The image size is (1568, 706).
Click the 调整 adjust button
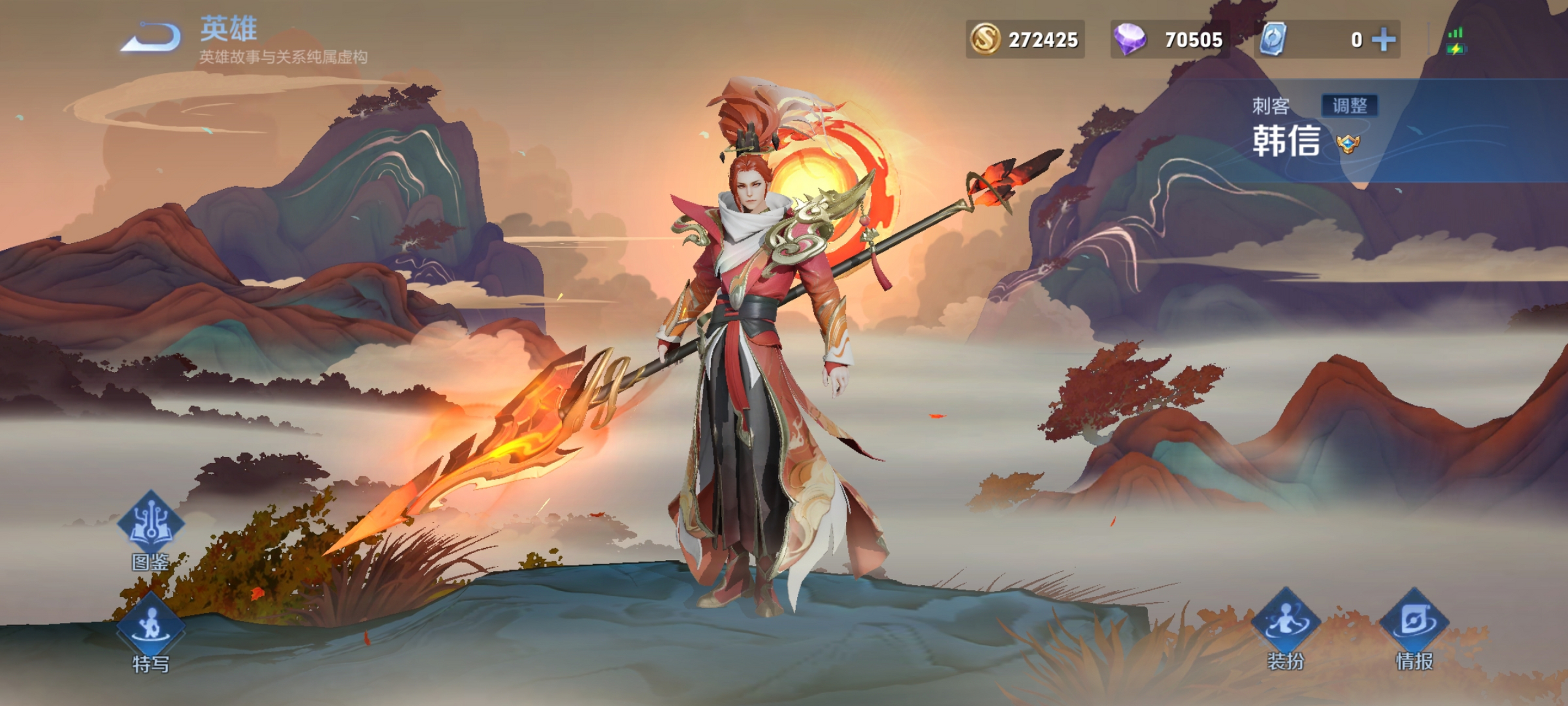coord(1349,105)
